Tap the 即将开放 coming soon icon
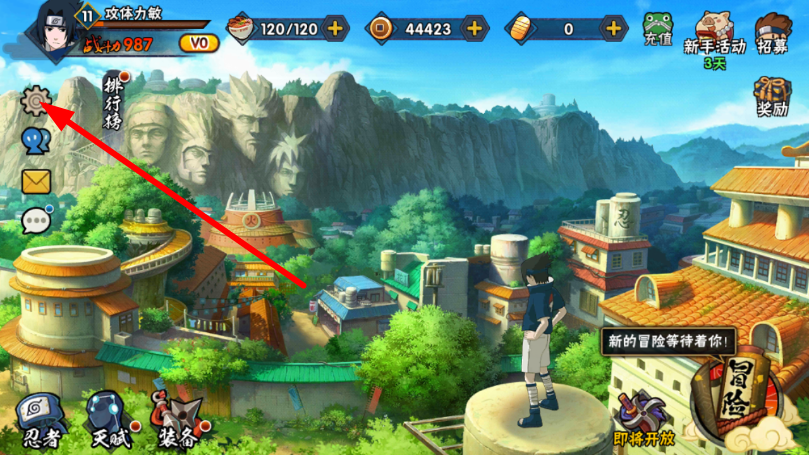This screenshot has height=455, width=809. (x=642, y=420)
